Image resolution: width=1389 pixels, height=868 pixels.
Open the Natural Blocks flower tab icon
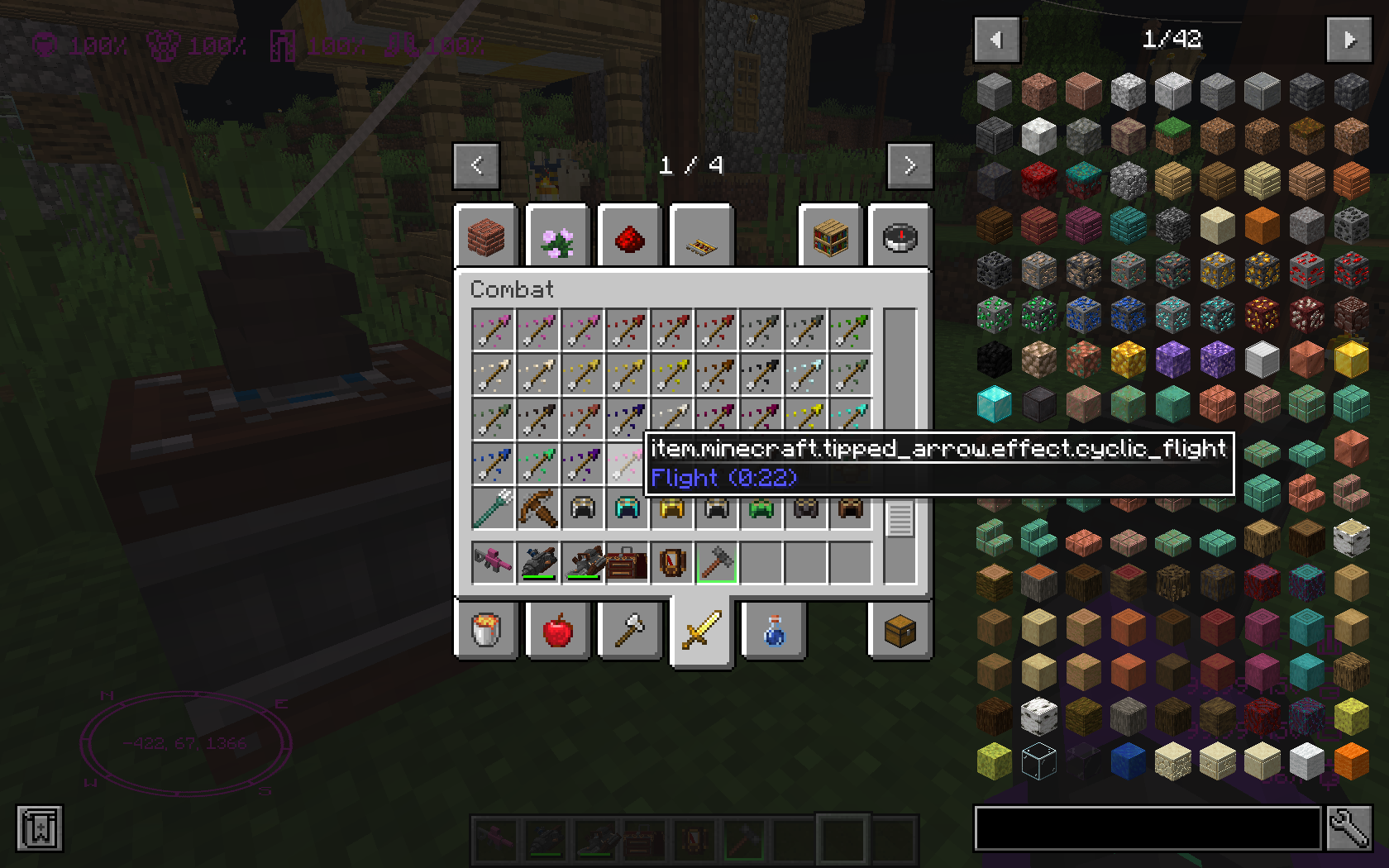[x=557, y=236]
